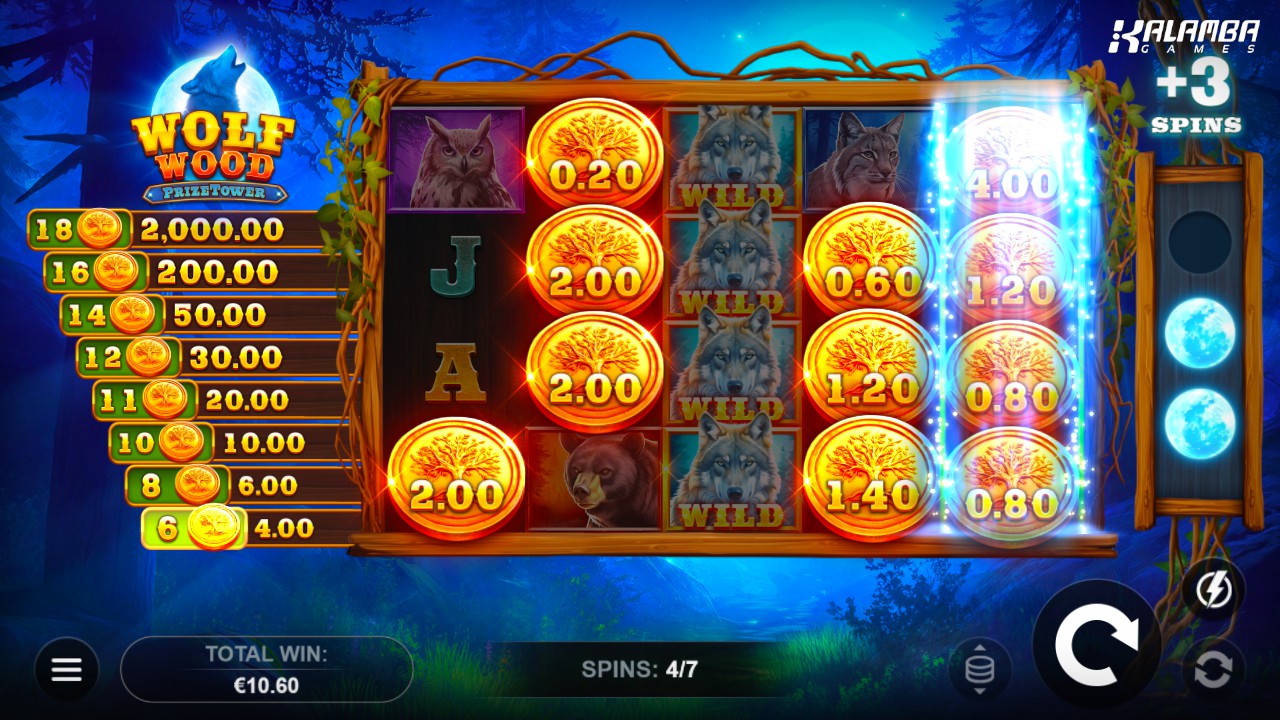The width and height of the screenshot is (1280, 720).
Task: Open the bet coin stack selector
Action: pos(979,669)
